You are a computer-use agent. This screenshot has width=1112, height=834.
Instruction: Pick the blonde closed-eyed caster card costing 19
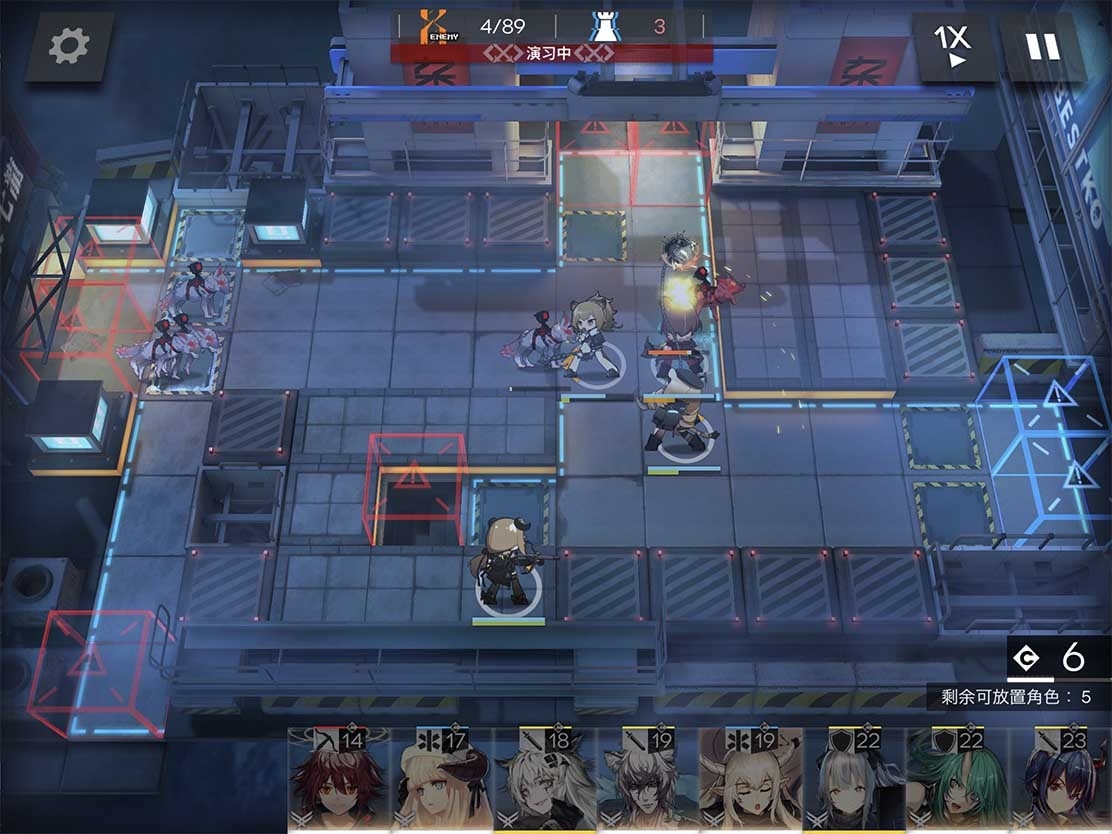750,781
